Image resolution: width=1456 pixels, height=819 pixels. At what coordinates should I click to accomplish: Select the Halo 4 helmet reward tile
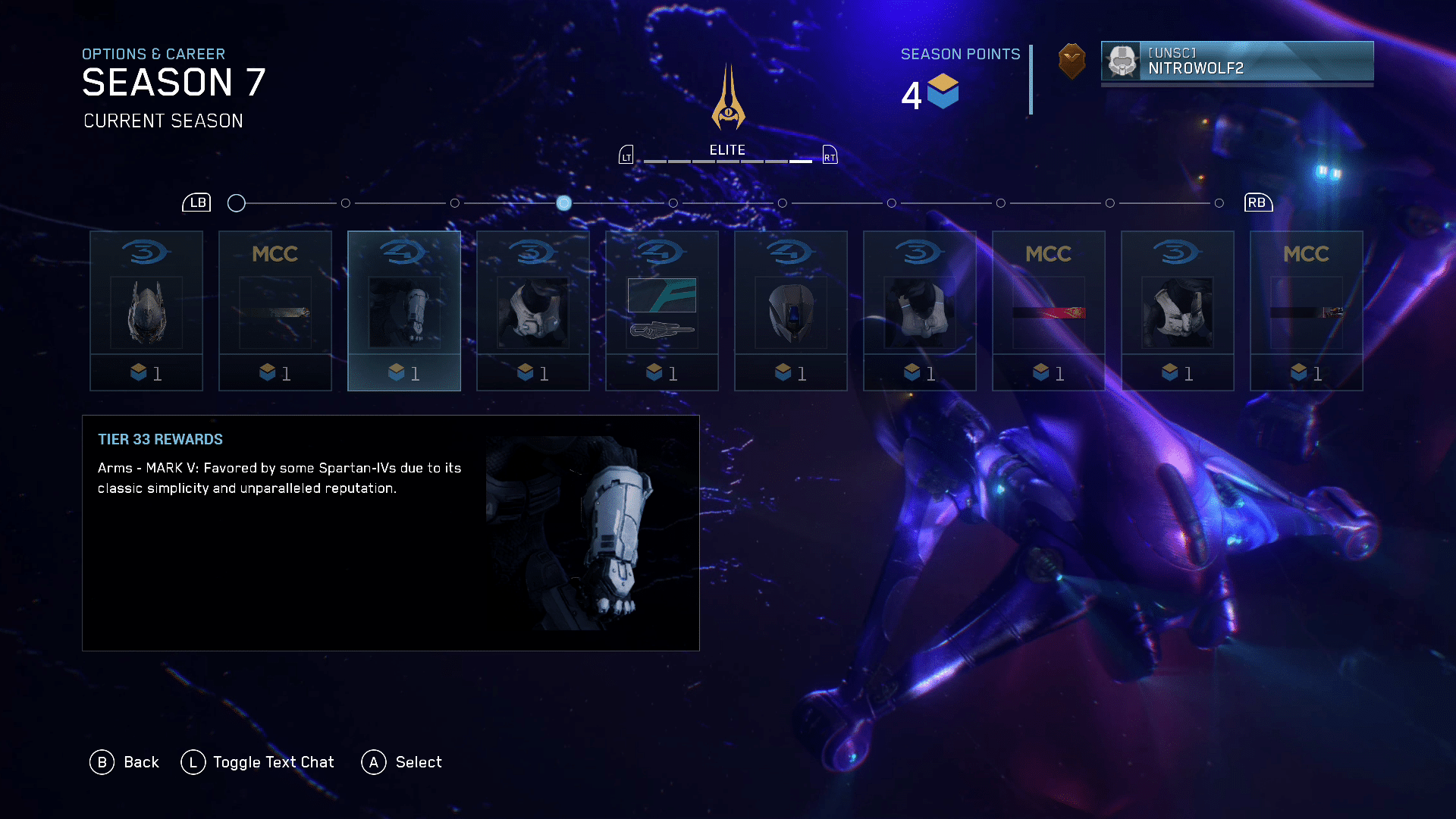(791, 311)
